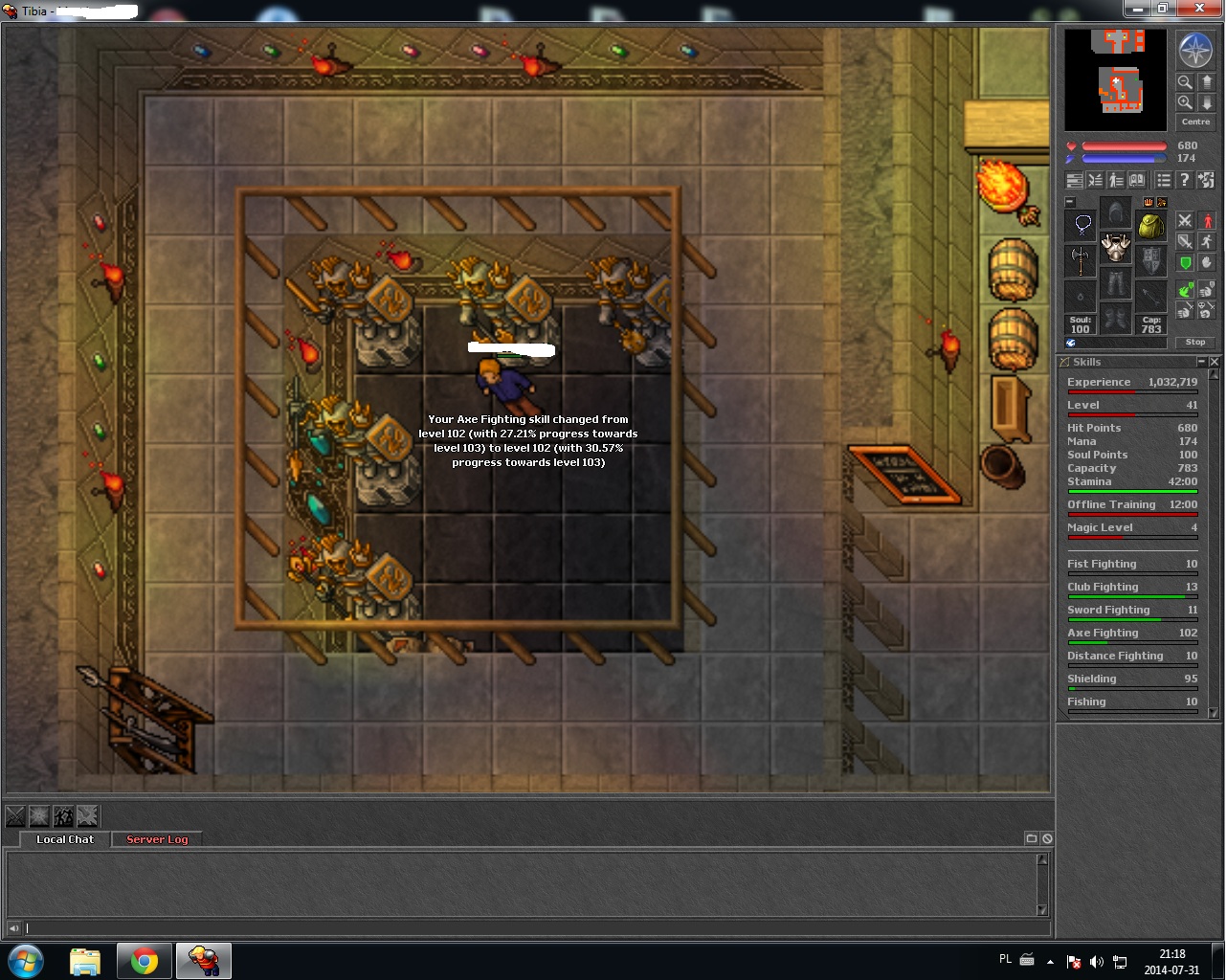Open Chrome from the Windows taskbar
The height and width of the screenshot is (980, 1227).
pos(145,960)
